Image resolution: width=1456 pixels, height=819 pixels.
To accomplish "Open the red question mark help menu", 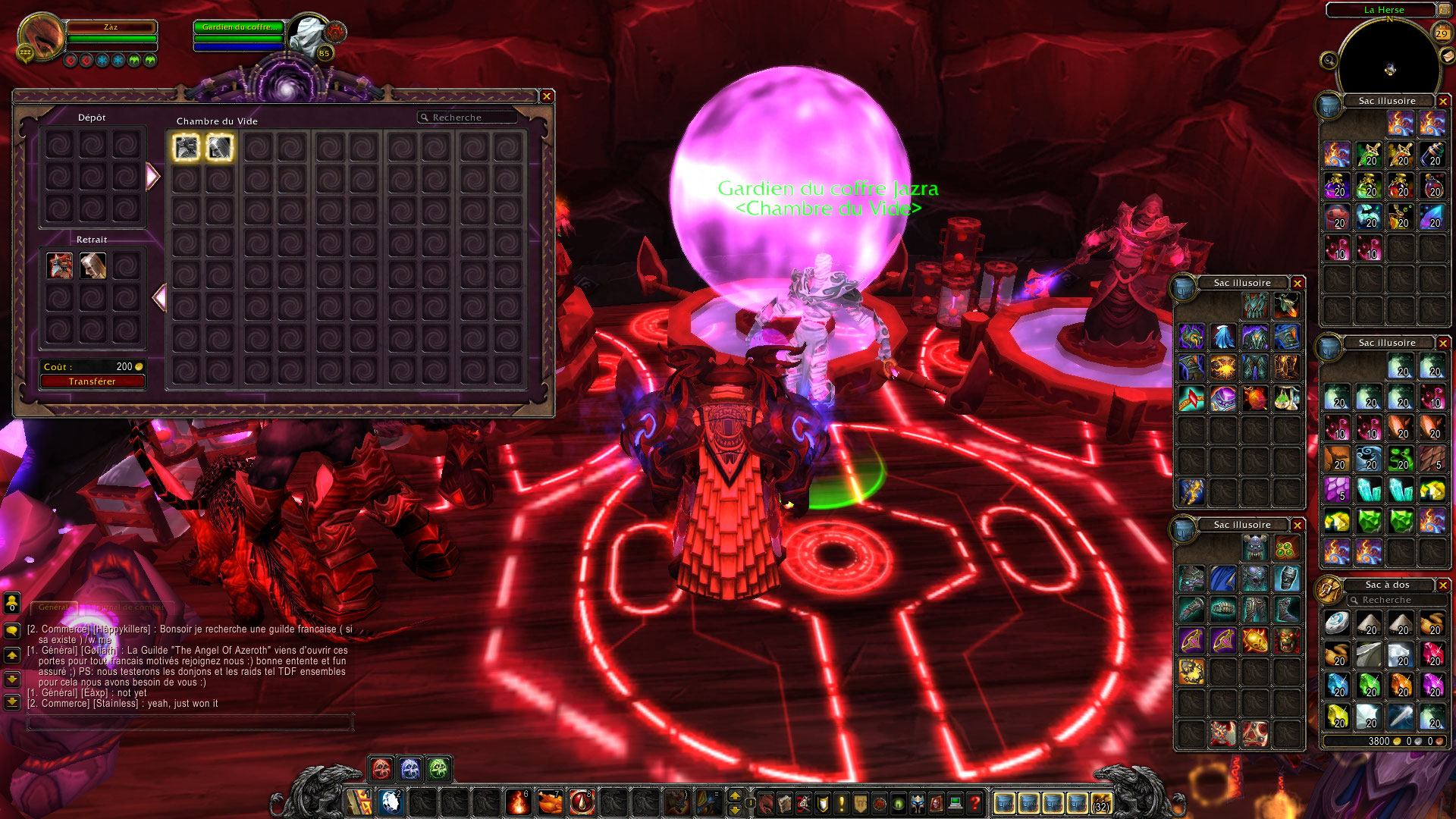I will [x=975, y=802].
